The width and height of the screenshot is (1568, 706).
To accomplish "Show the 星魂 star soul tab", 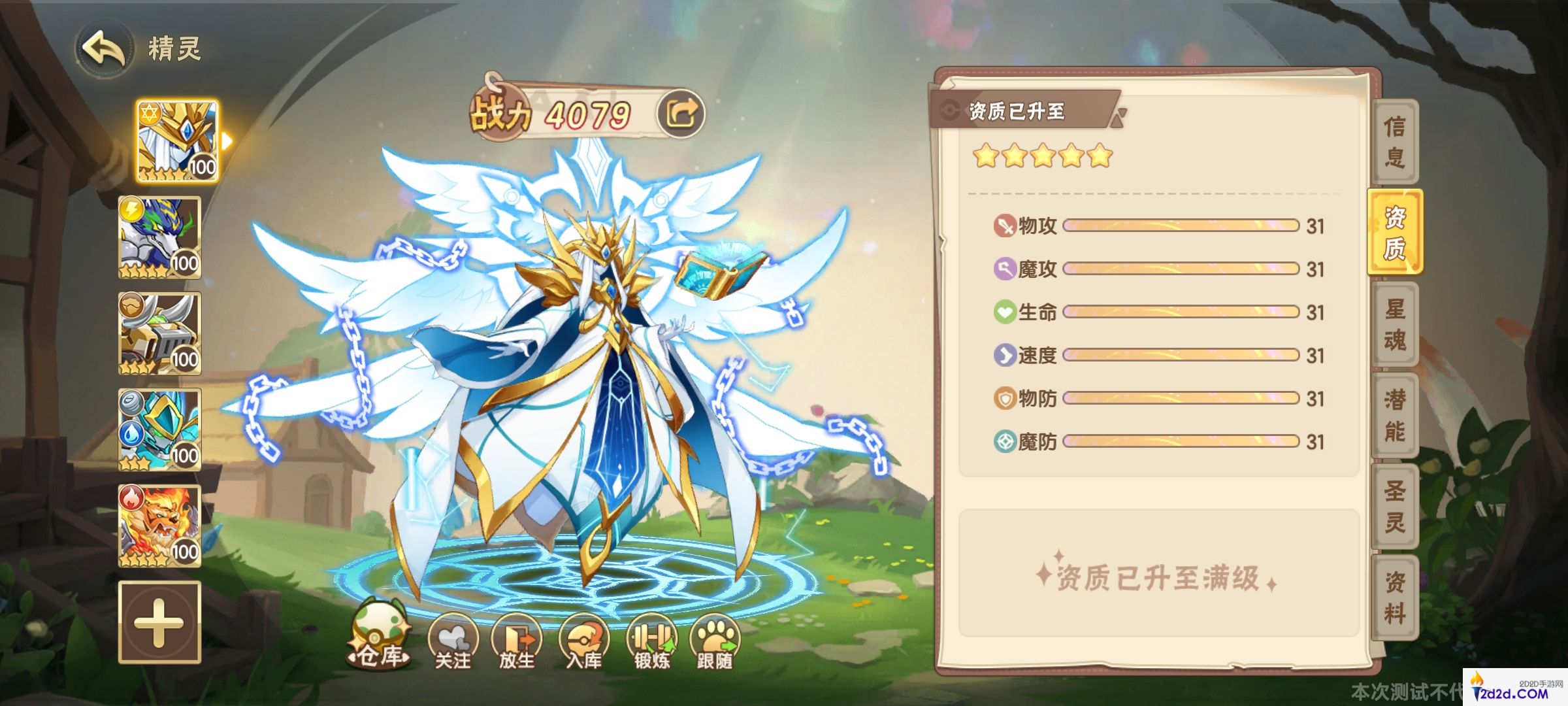I will (1394, 324).
